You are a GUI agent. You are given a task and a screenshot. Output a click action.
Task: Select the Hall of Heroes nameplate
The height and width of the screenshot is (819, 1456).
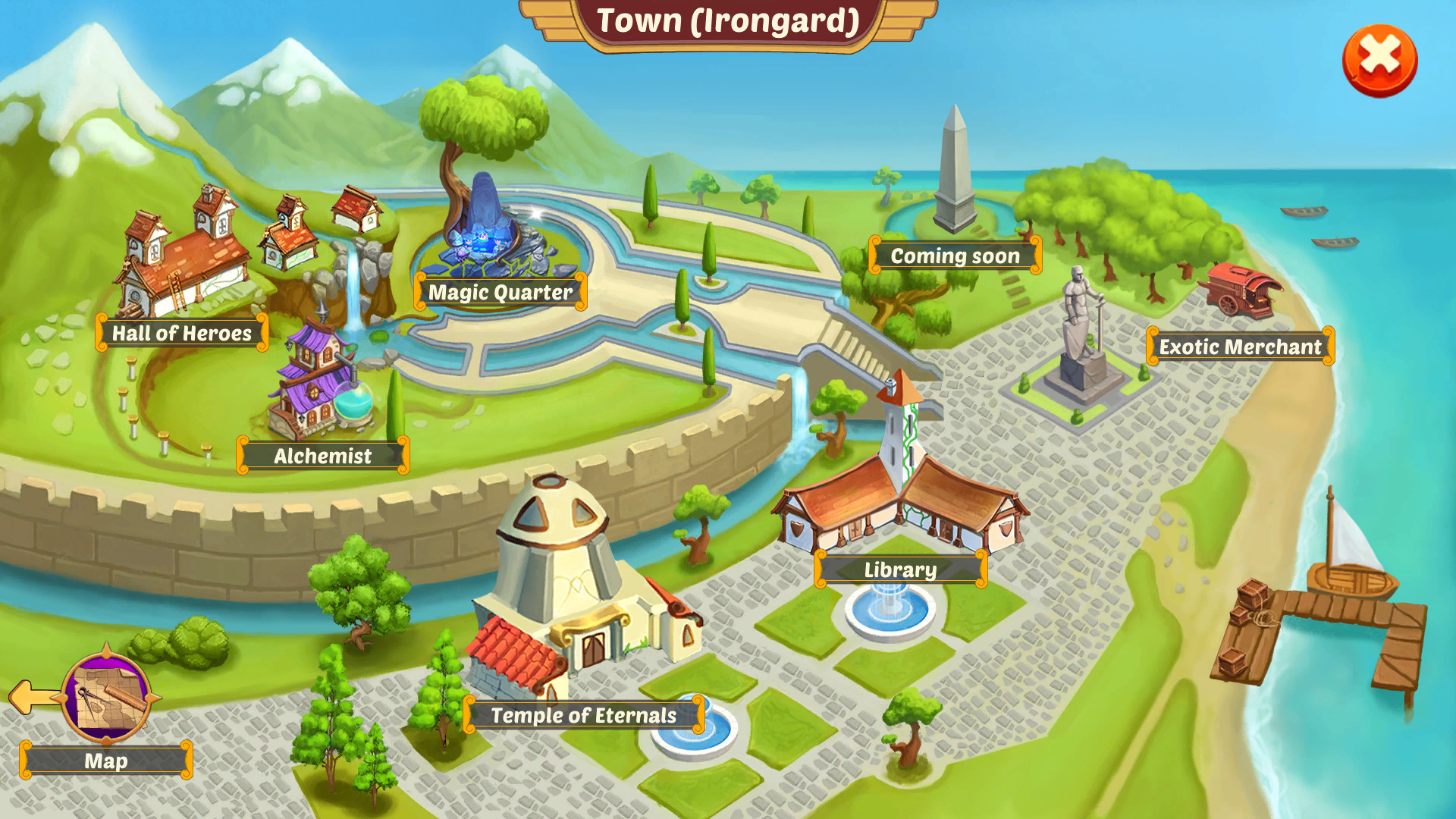point(182,334)
